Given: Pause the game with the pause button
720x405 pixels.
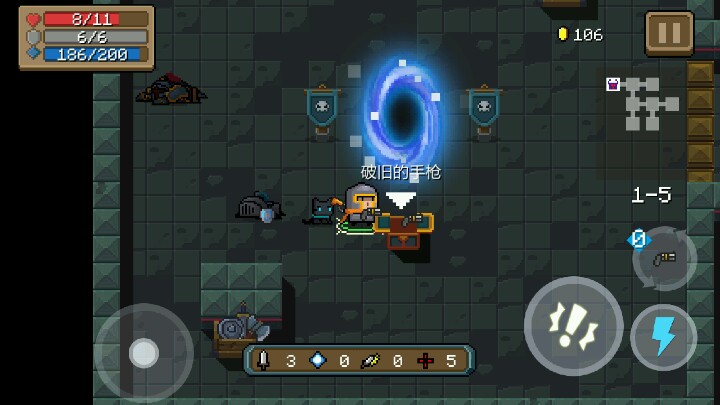Looking at the screenshot, I should (669, 33).
